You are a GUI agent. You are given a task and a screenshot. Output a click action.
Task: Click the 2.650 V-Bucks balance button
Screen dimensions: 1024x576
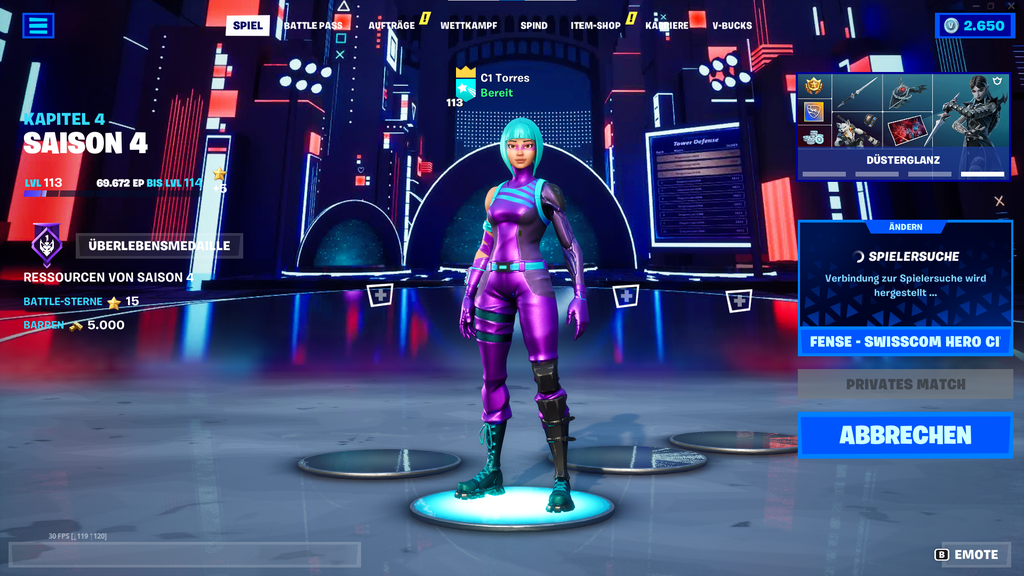(974, 26)
